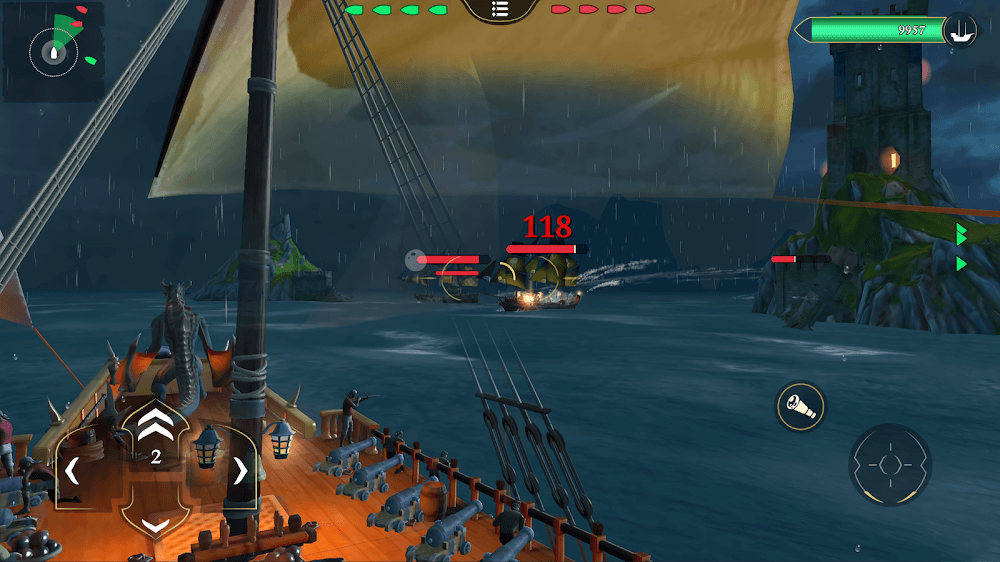Viewport: 1000px width, 562px height.
Task: Open the top center list menu
Action: pyautogui.click(x=500, y=10)
